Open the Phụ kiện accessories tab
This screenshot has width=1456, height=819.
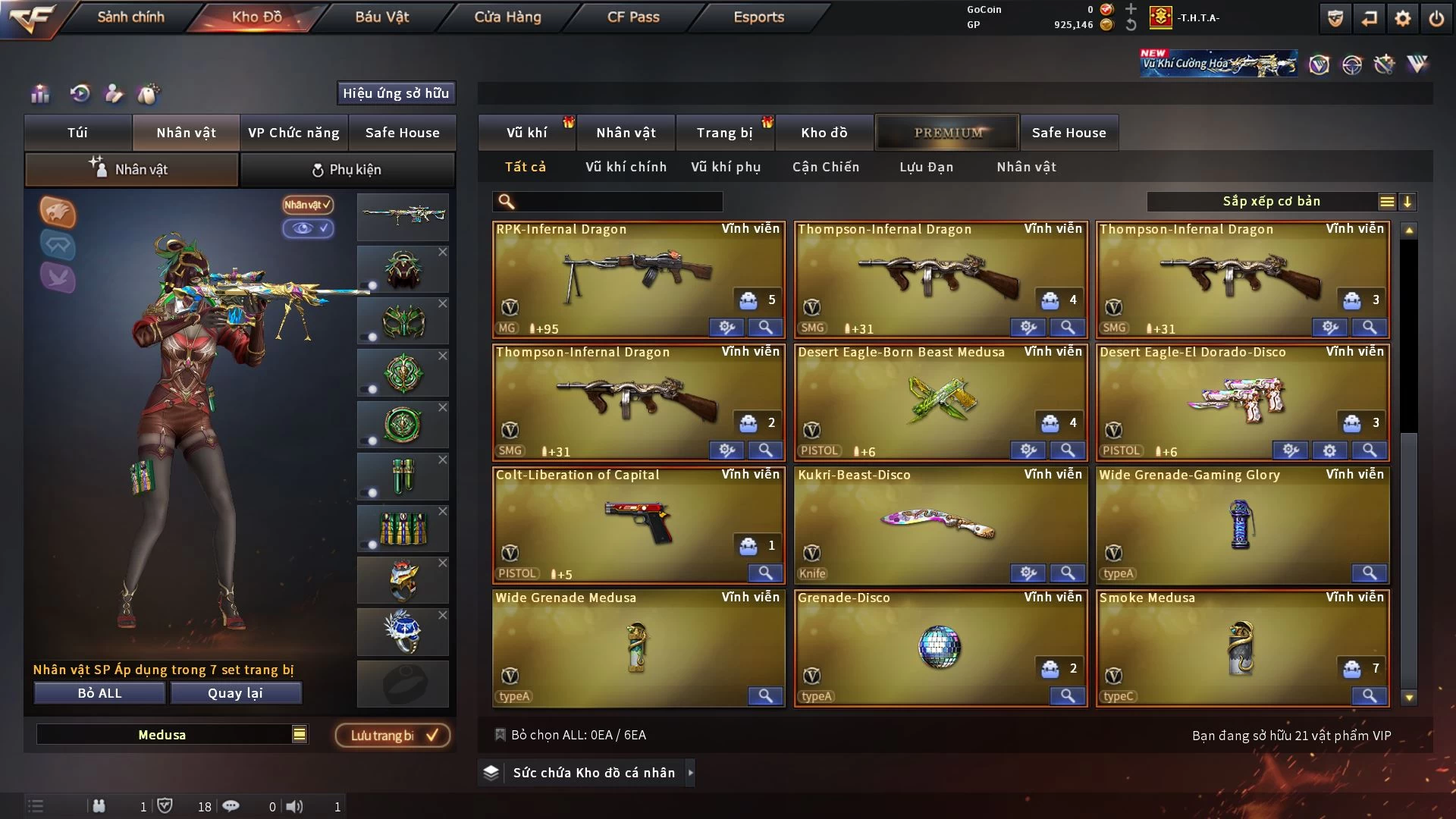coord(347,170)
